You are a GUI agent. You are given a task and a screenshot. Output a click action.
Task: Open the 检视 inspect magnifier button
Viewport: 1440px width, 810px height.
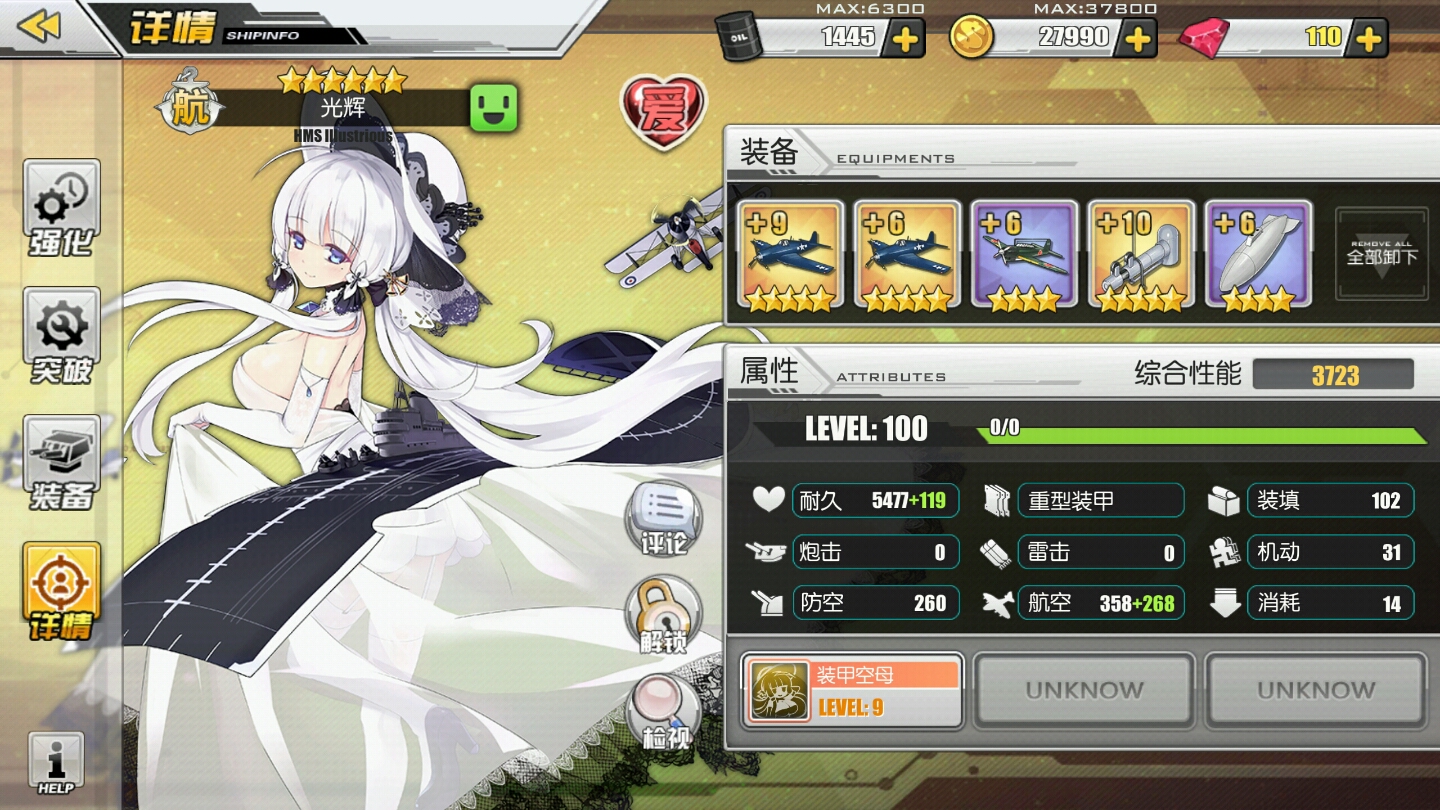[x=664, y=712]
